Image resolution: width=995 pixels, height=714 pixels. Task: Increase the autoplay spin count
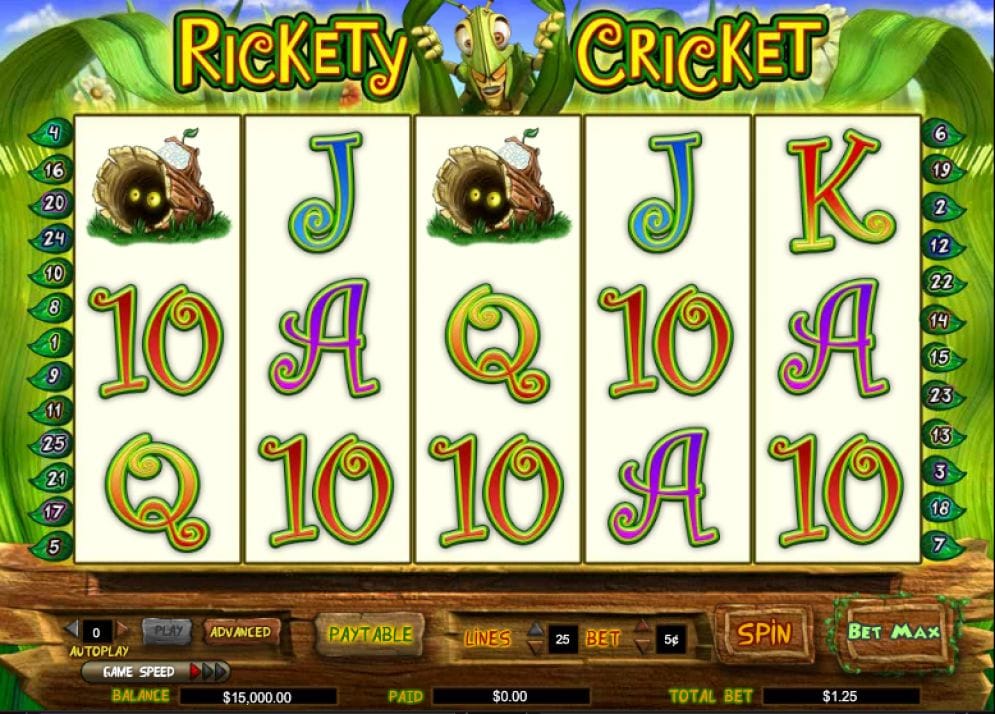coord(123,630)
